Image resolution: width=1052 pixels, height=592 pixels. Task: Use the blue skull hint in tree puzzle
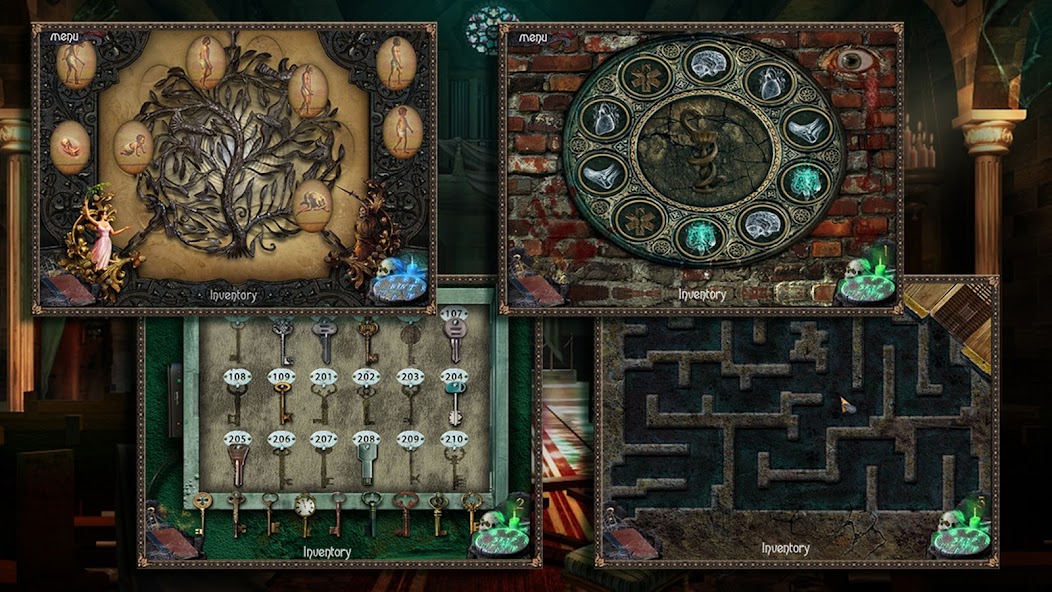(x=401, y=281)
